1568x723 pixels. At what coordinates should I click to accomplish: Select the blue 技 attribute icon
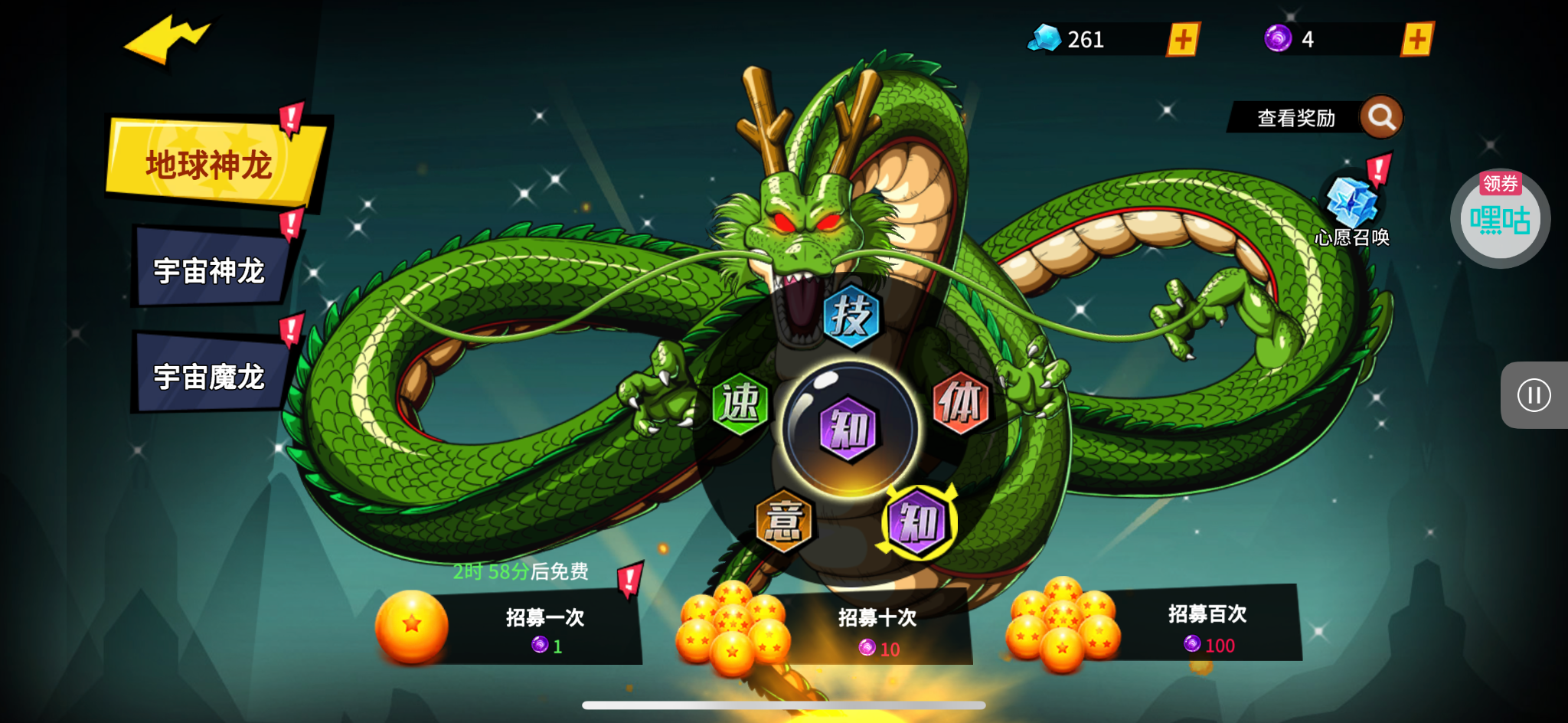pyautogui.click(x=851, y=316)
